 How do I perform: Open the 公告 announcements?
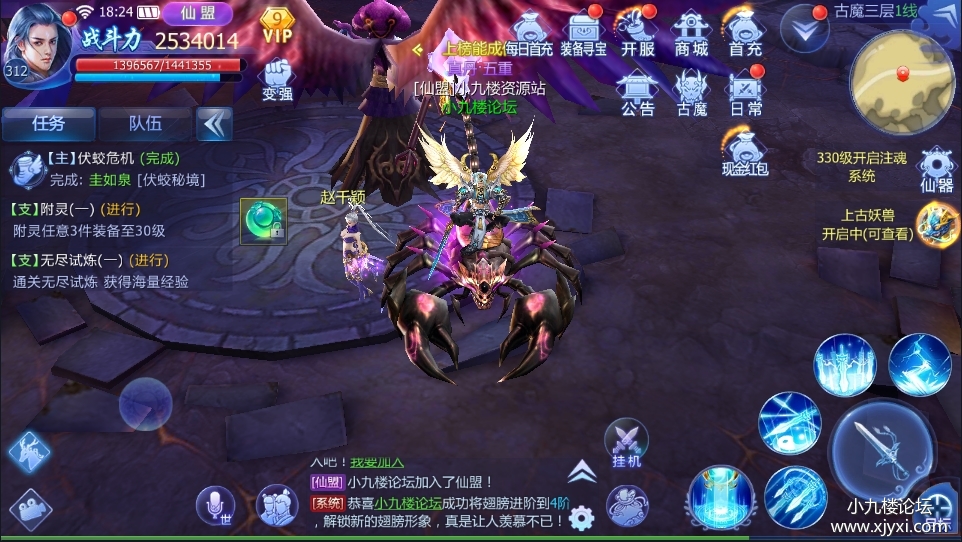point(637,91)
